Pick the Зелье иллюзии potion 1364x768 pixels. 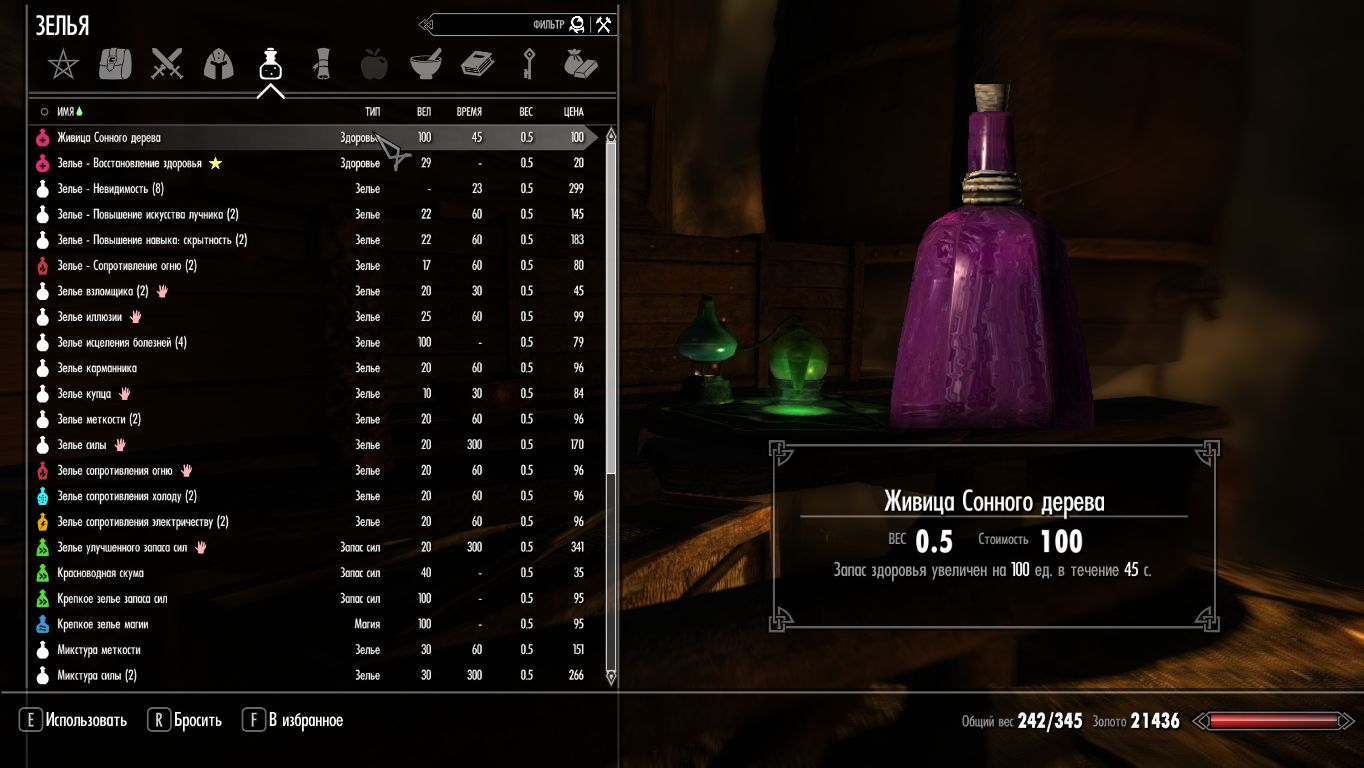90,317
